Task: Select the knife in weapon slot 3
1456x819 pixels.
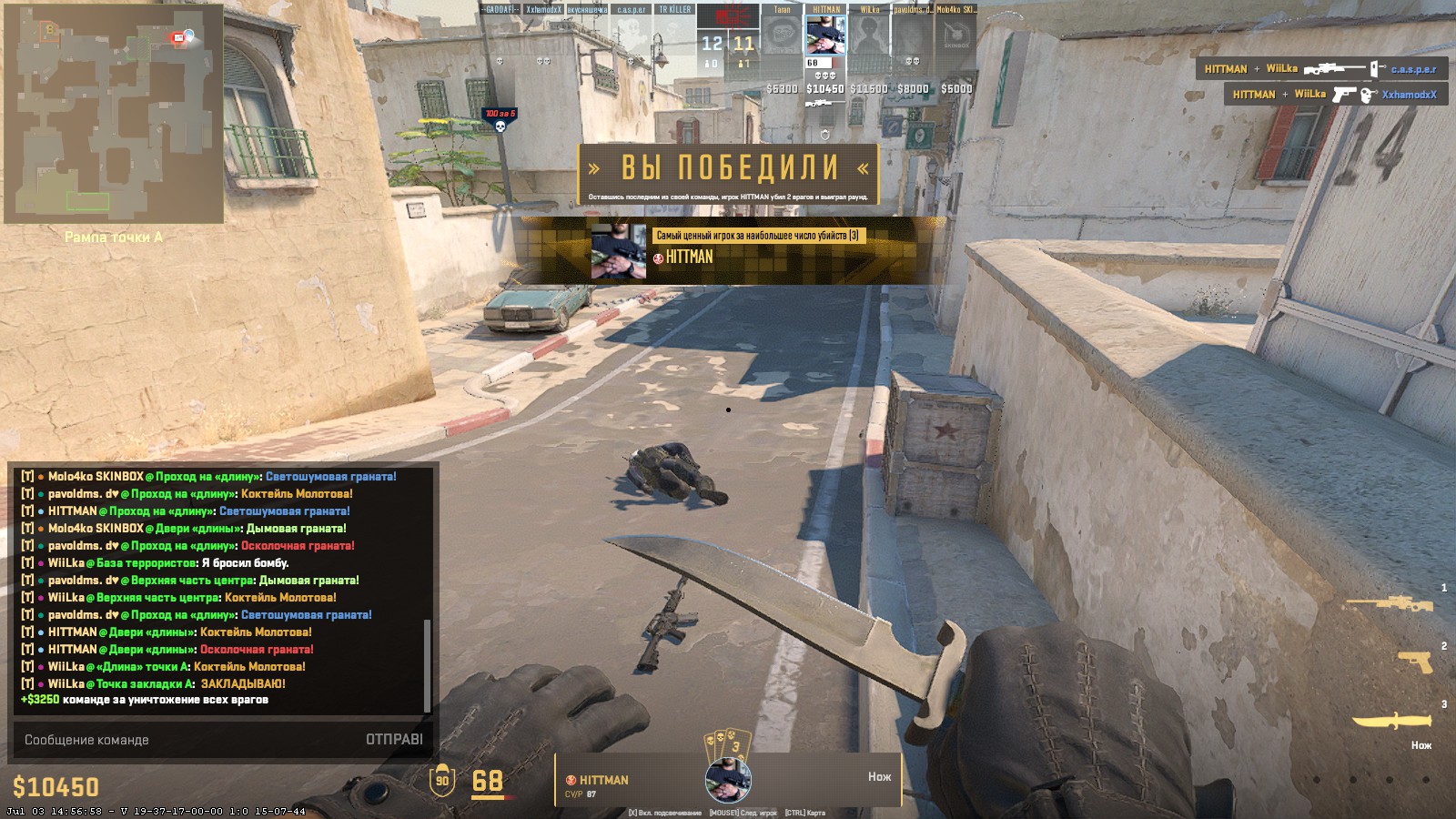Action: click(1390, 722)
